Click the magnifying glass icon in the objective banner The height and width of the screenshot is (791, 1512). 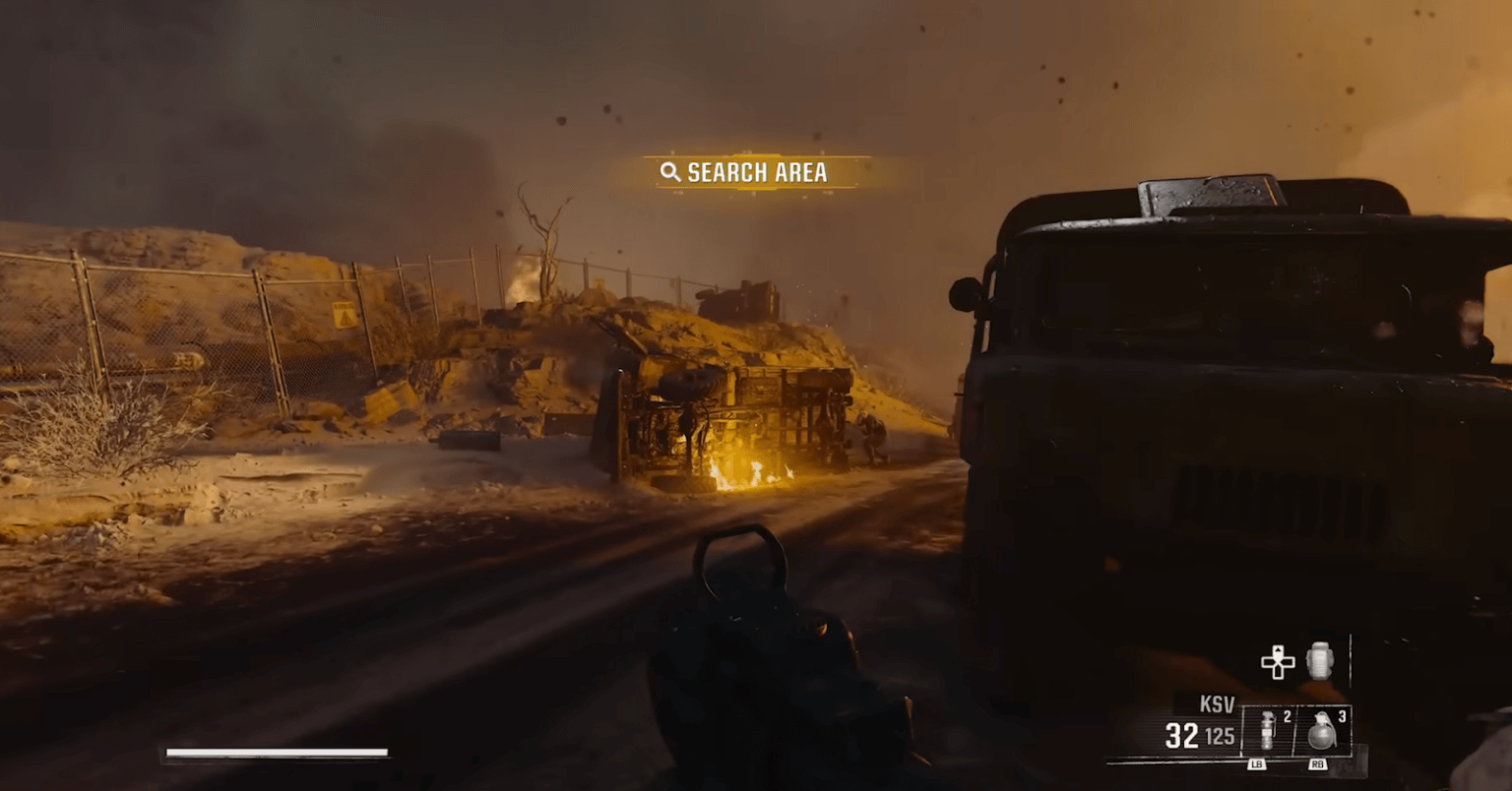[672, 172]
